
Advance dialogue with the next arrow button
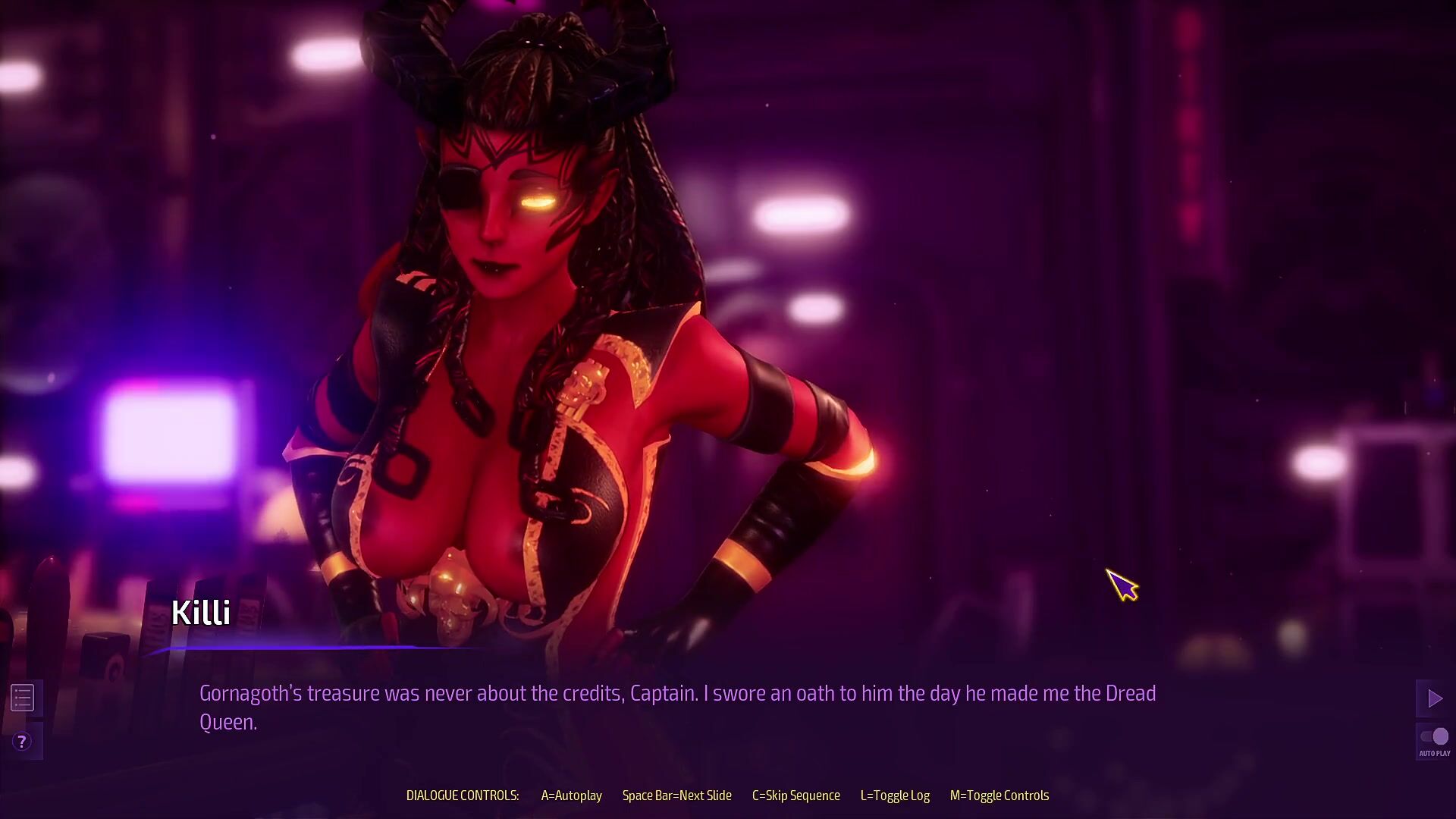pos(1434,698)
